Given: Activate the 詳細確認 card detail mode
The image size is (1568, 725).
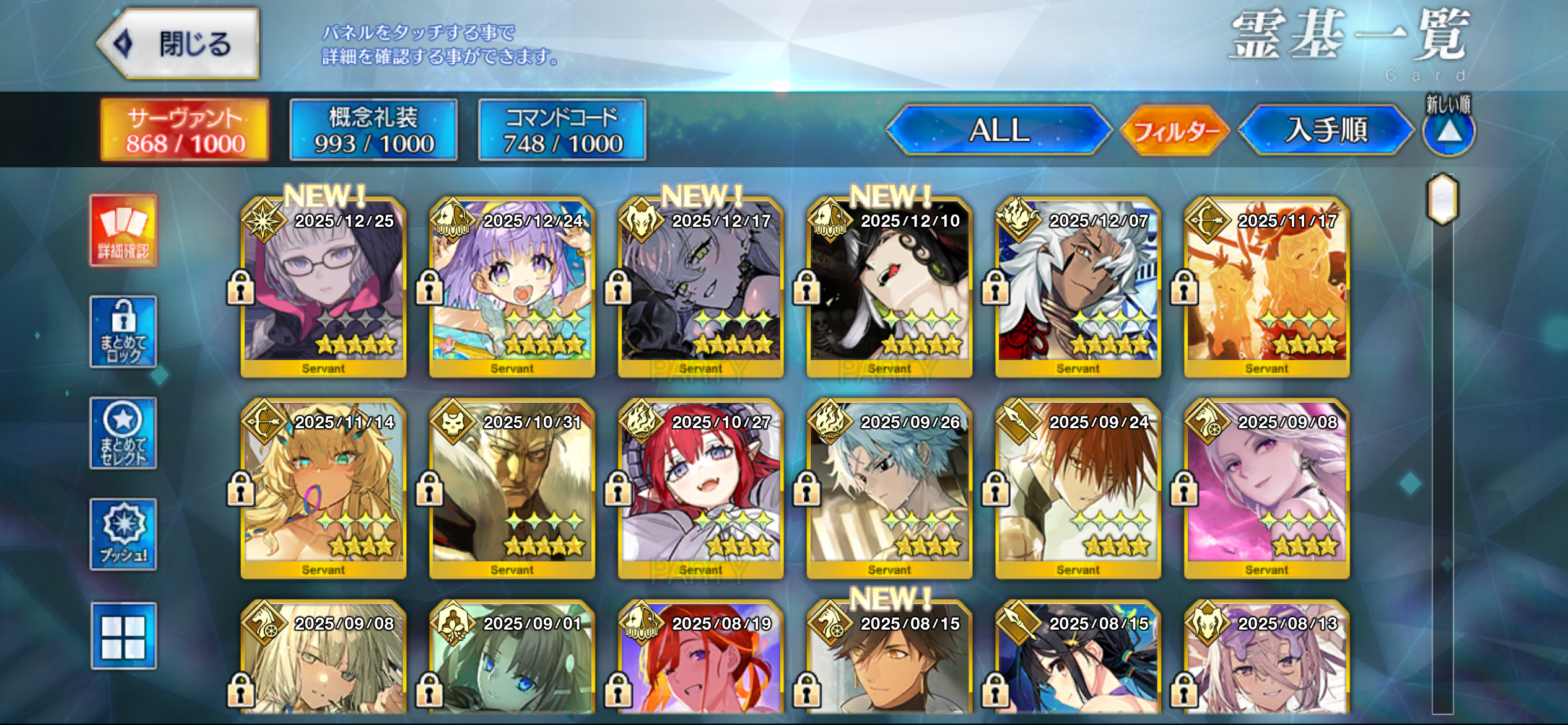Looking at the screenshot, I should pos(123,231).
